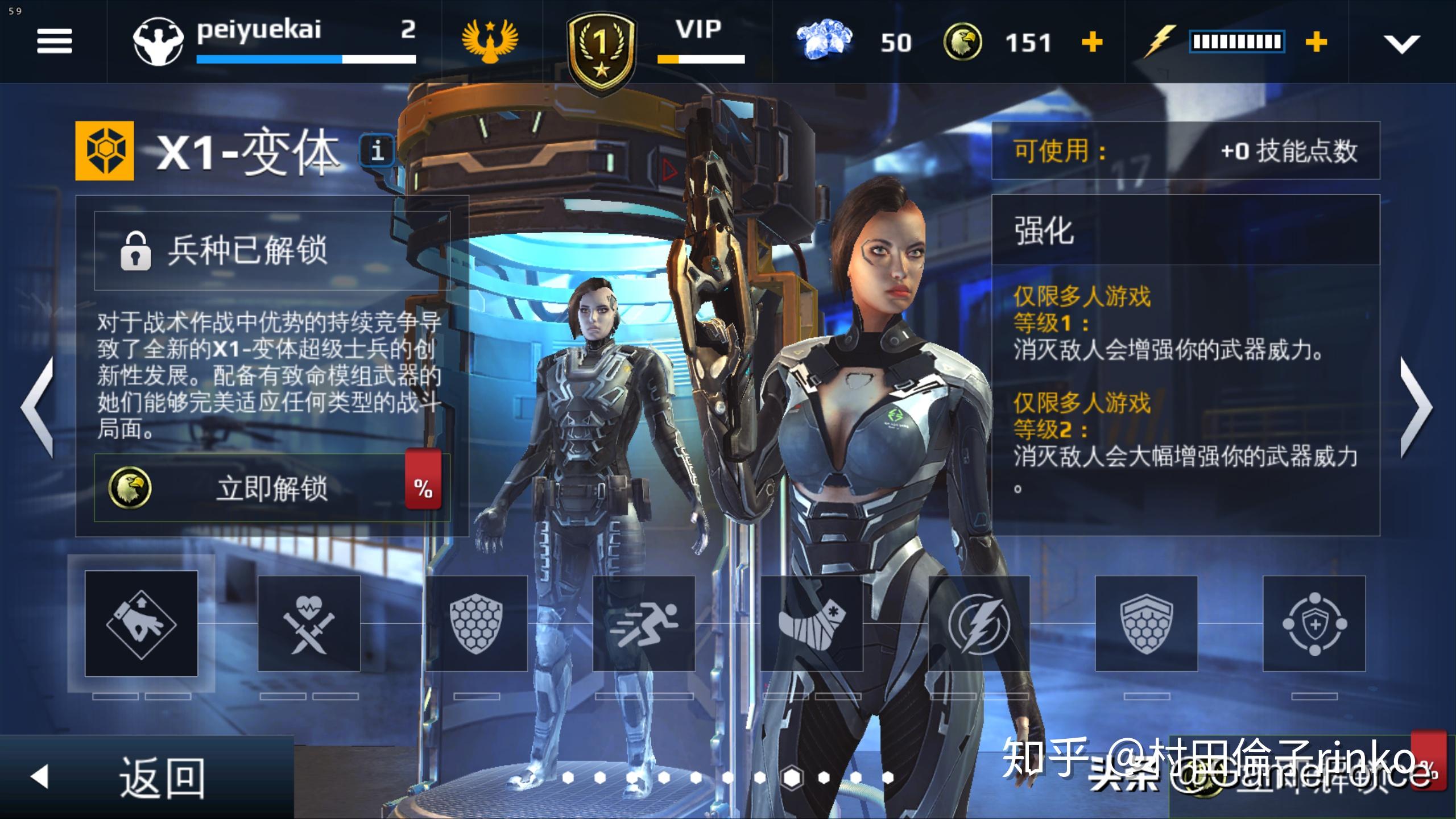Viewport: 1456px width, 819px height.
Task: Choose the running speed skill icon
Action: tap(644, 626)
